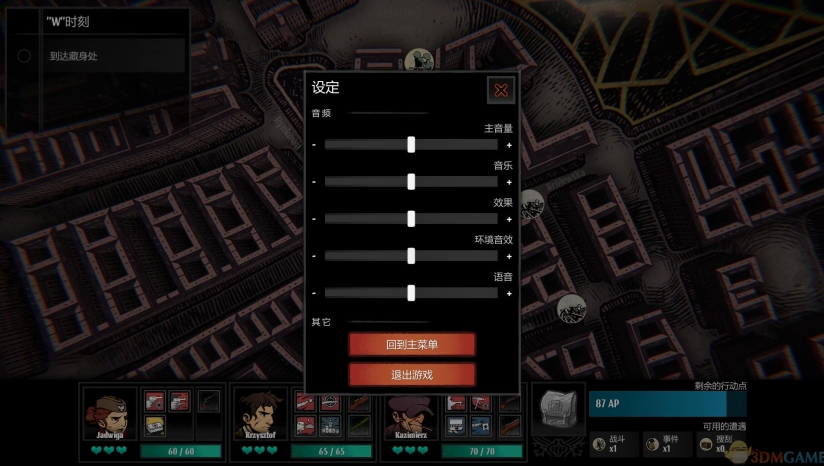The image size is (824, 466).
Task: Click 回到主菜单 to return to main menu
Action: tap(411, 345)
